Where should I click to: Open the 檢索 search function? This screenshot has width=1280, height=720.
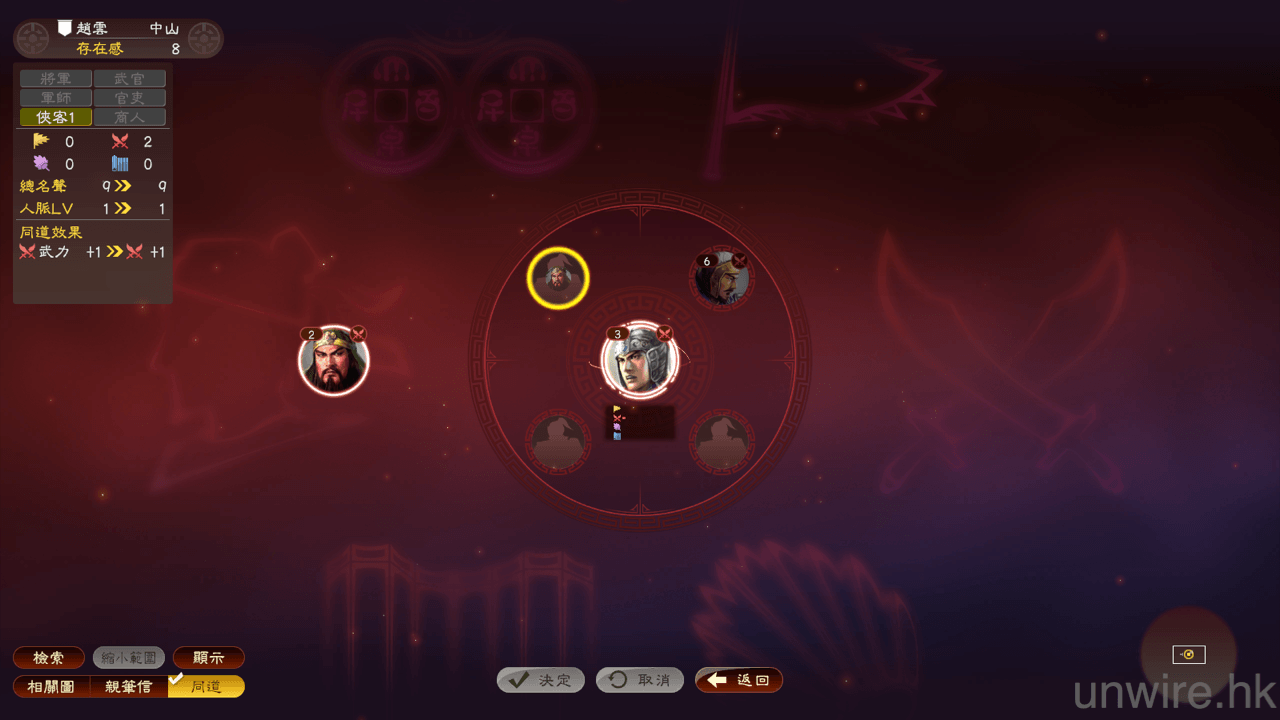click(49, 658)
